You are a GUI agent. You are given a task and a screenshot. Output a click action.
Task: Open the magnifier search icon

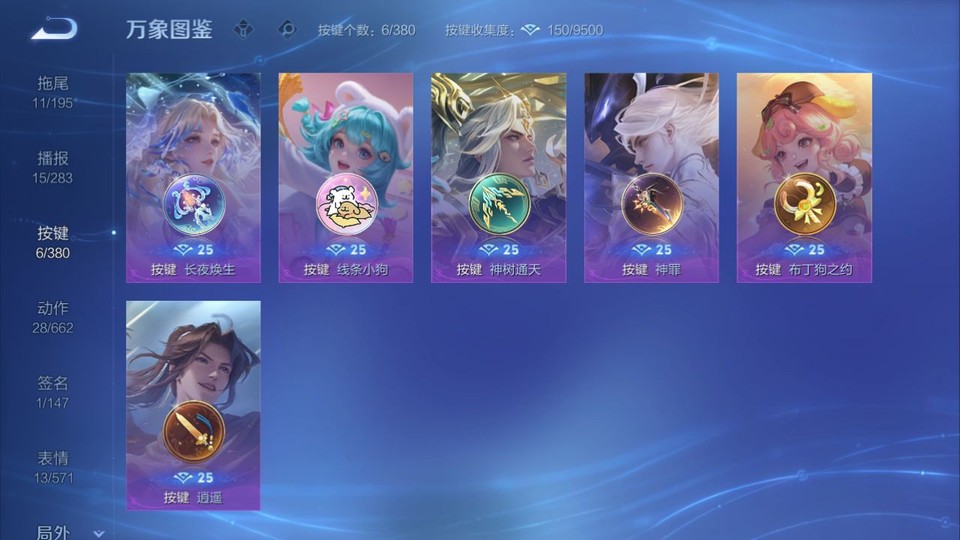coord(287,29)
